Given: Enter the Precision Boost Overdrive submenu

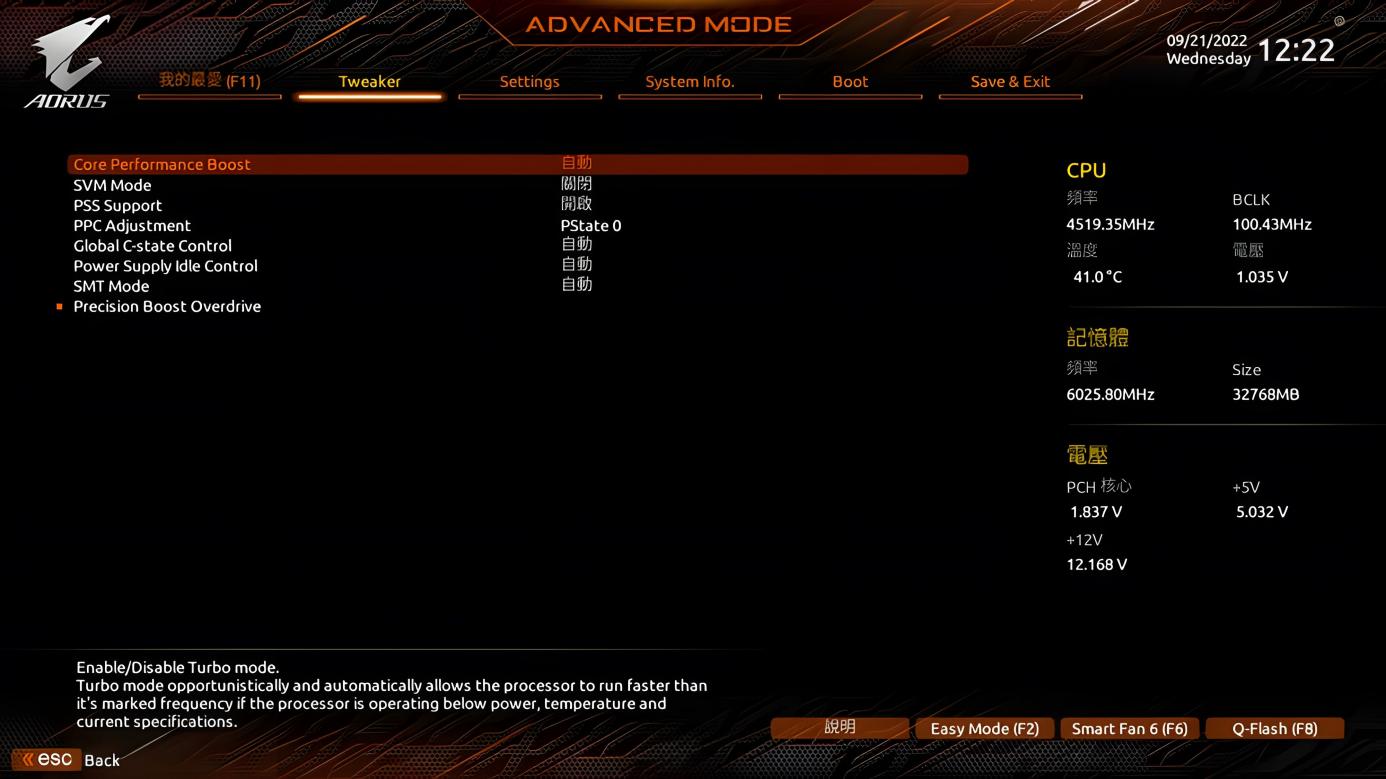Looking at the screenshot, I should point(167,306).
